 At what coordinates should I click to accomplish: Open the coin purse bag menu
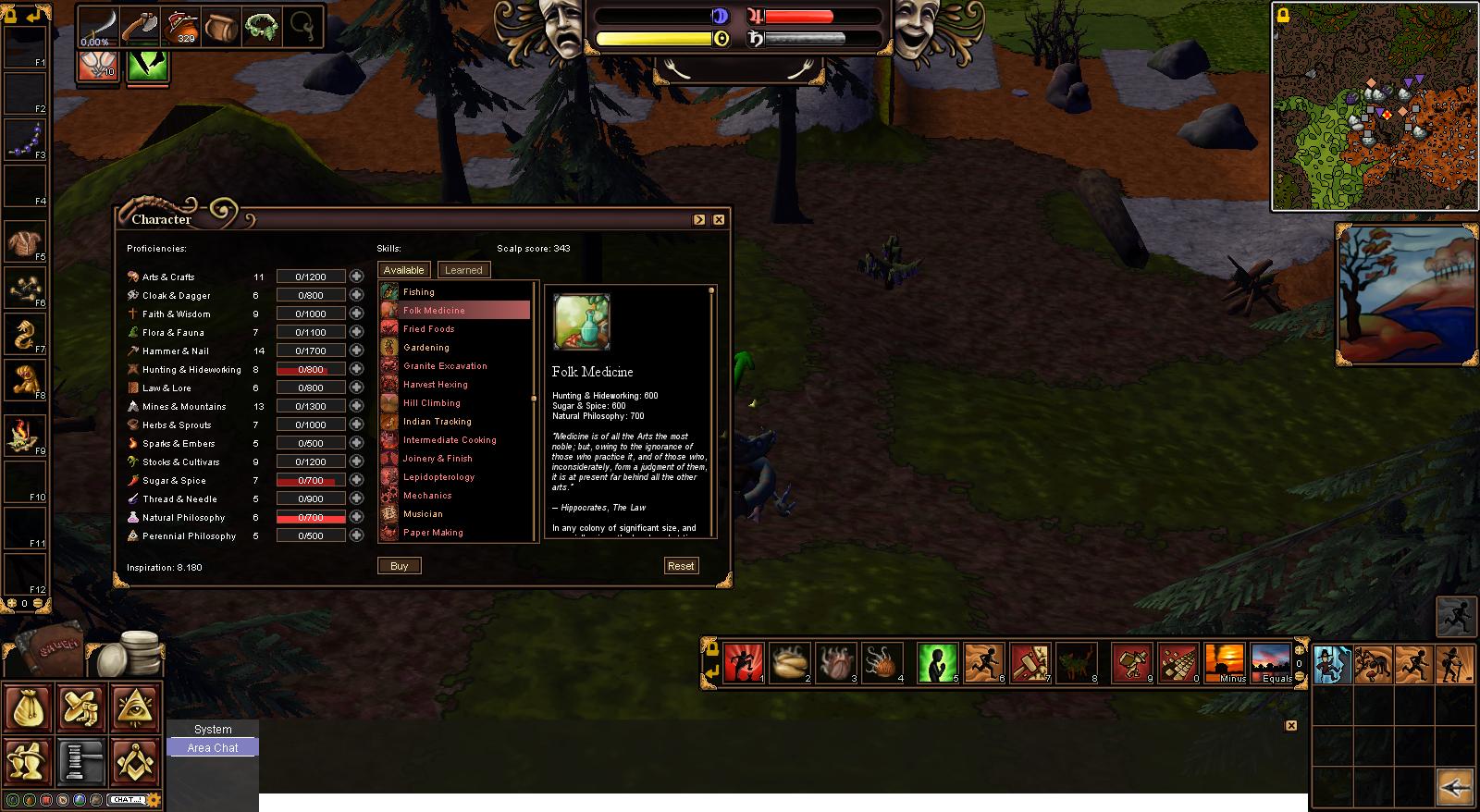tap(28, 707)
